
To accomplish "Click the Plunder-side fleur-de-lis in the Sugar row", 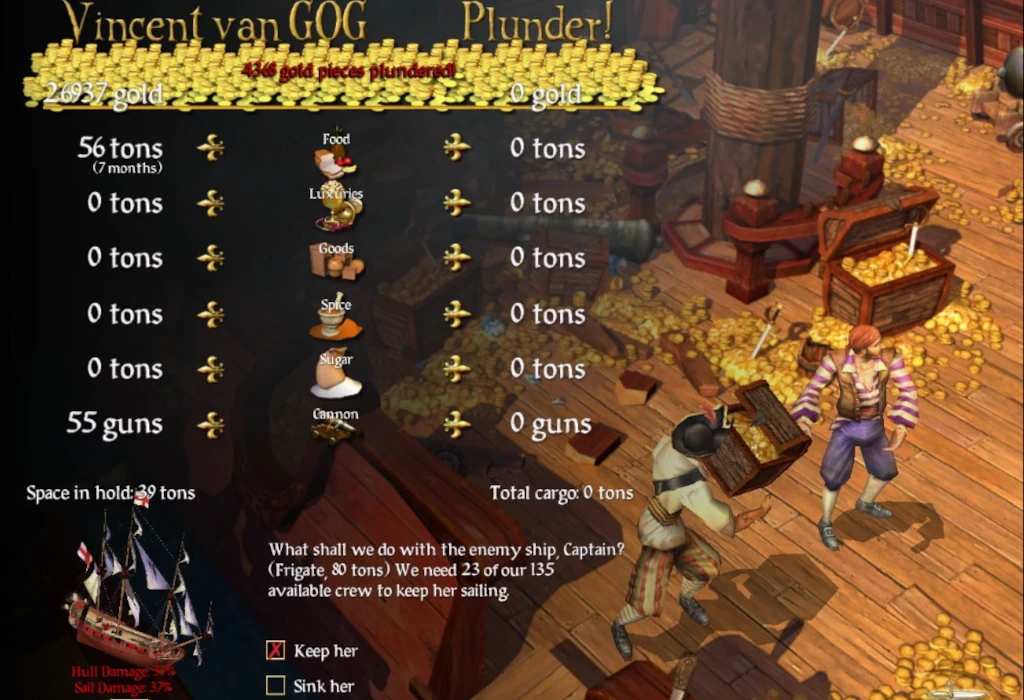I will (457, 369).
